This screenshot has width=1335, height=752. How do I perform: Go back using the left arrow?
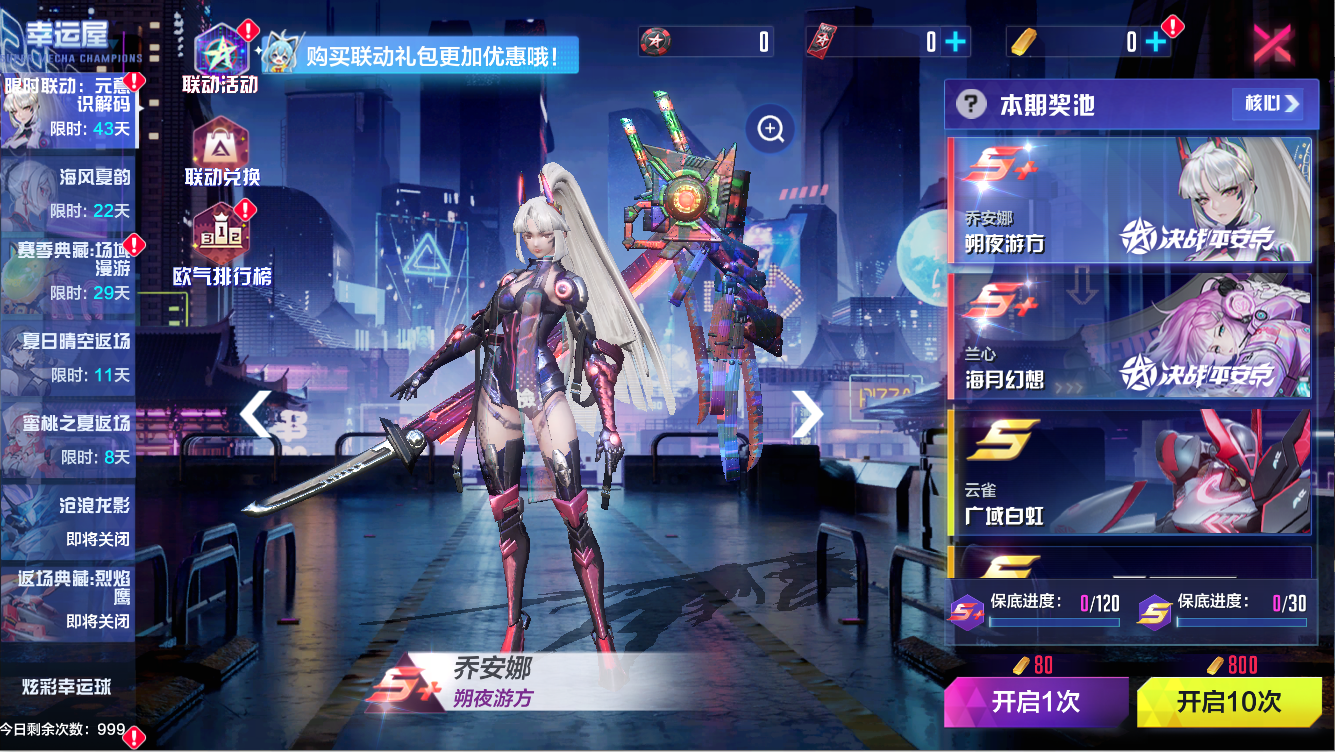point(253,414)
